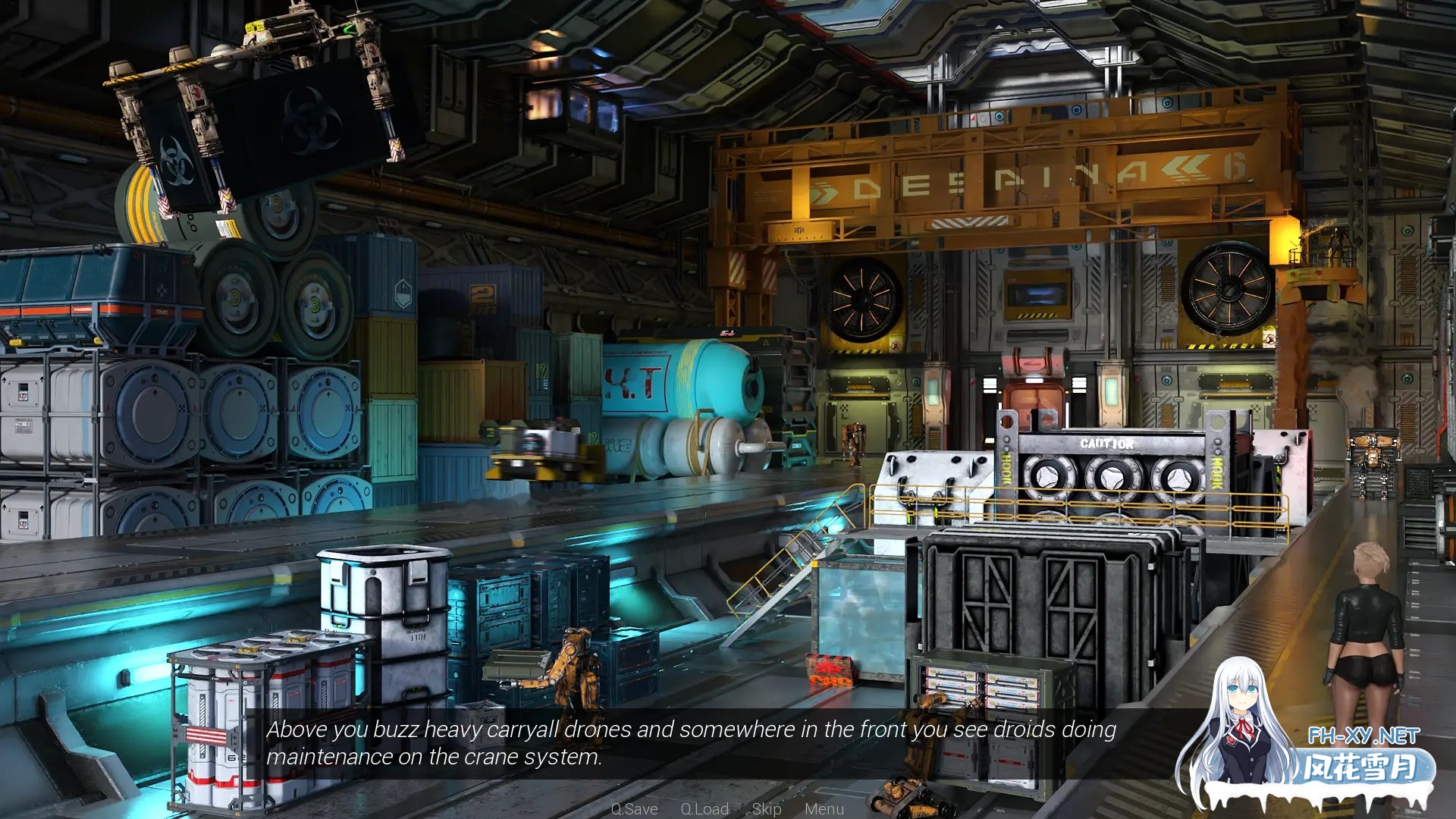
Task: Open the game Menu
Action: [824, 808]
